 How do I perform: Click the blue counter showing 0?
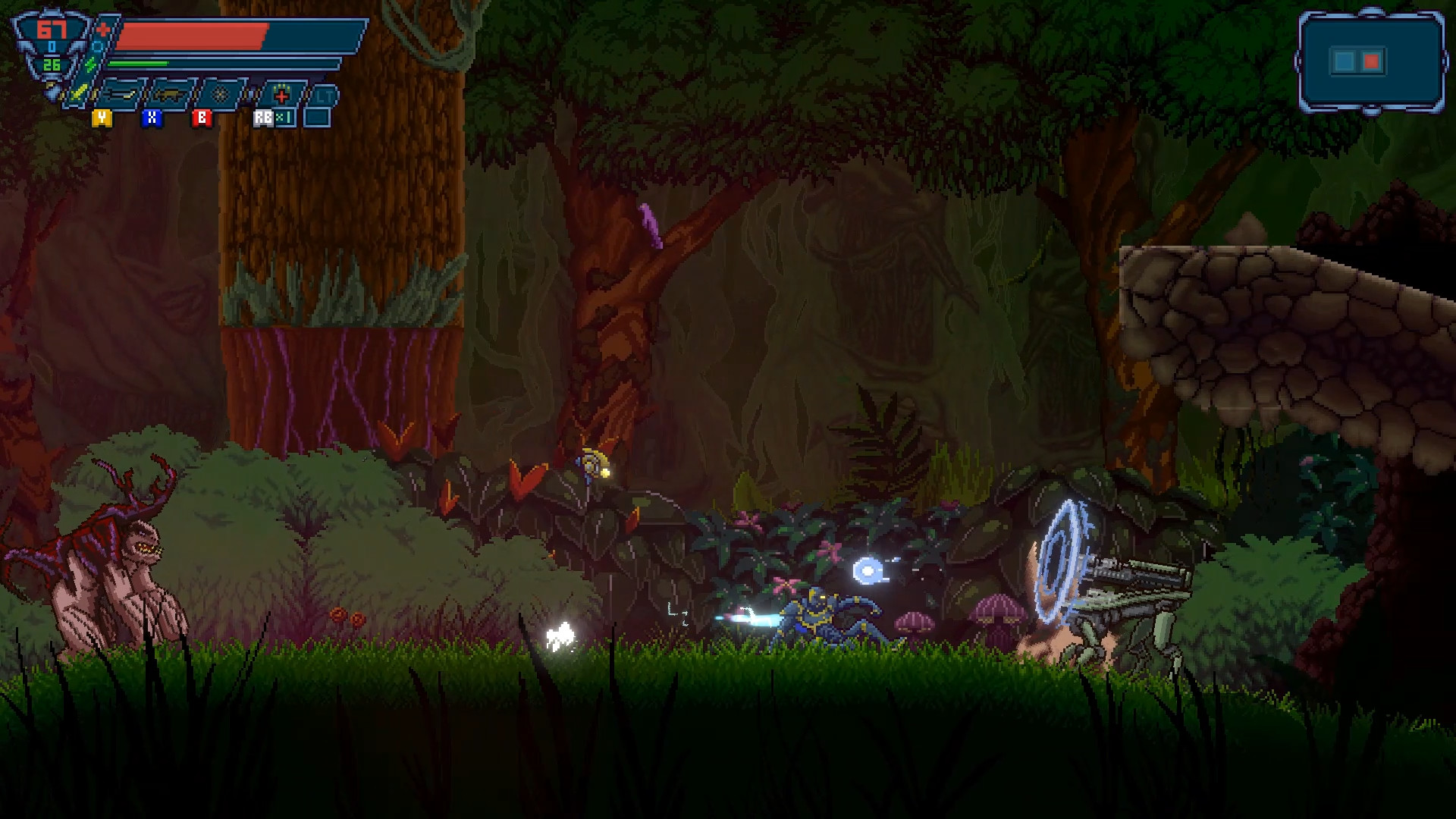52,46
